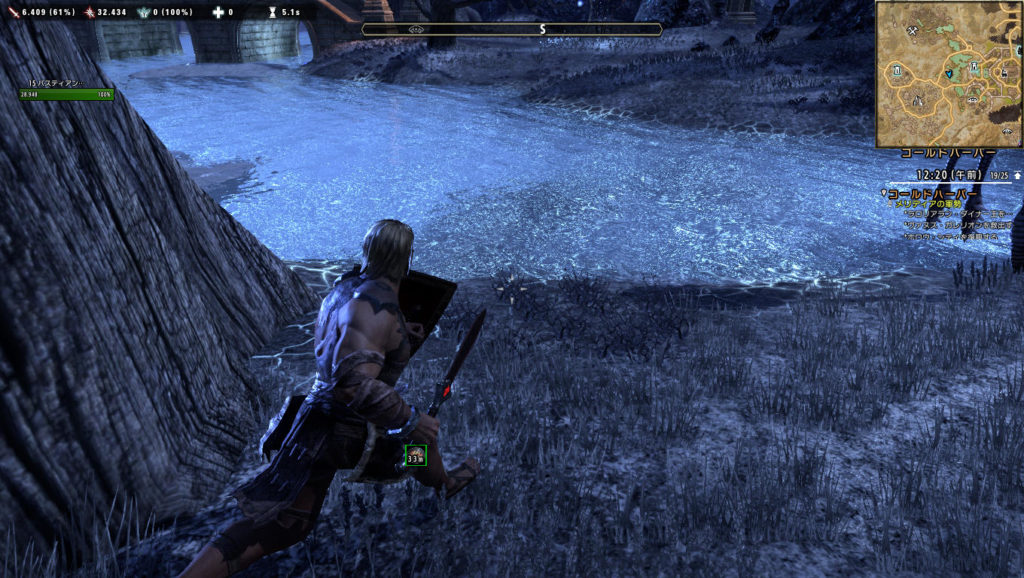The width and height of the screenshot is (1024, 578).
Task: Click the compass bar eye marker
Action: [x=415, y=30]
